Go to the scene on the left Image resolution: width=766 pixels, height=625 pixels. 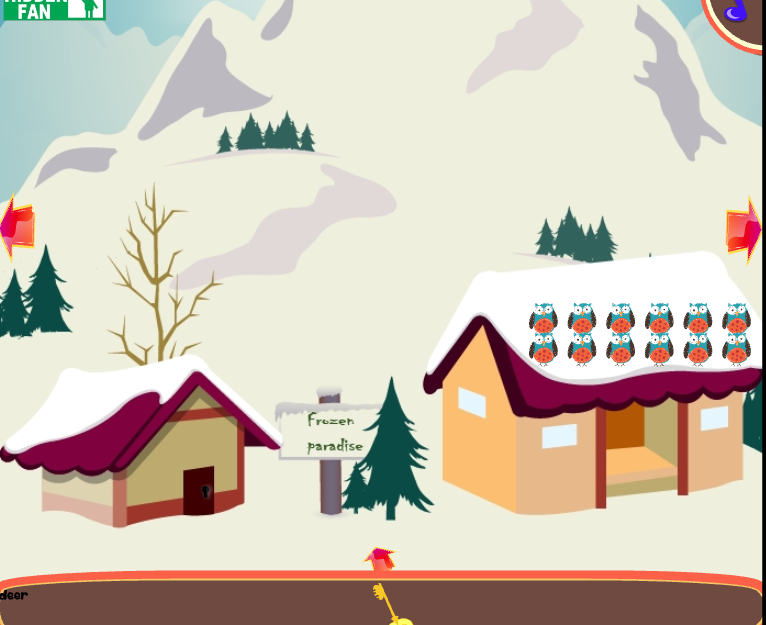tap(17, 228)
